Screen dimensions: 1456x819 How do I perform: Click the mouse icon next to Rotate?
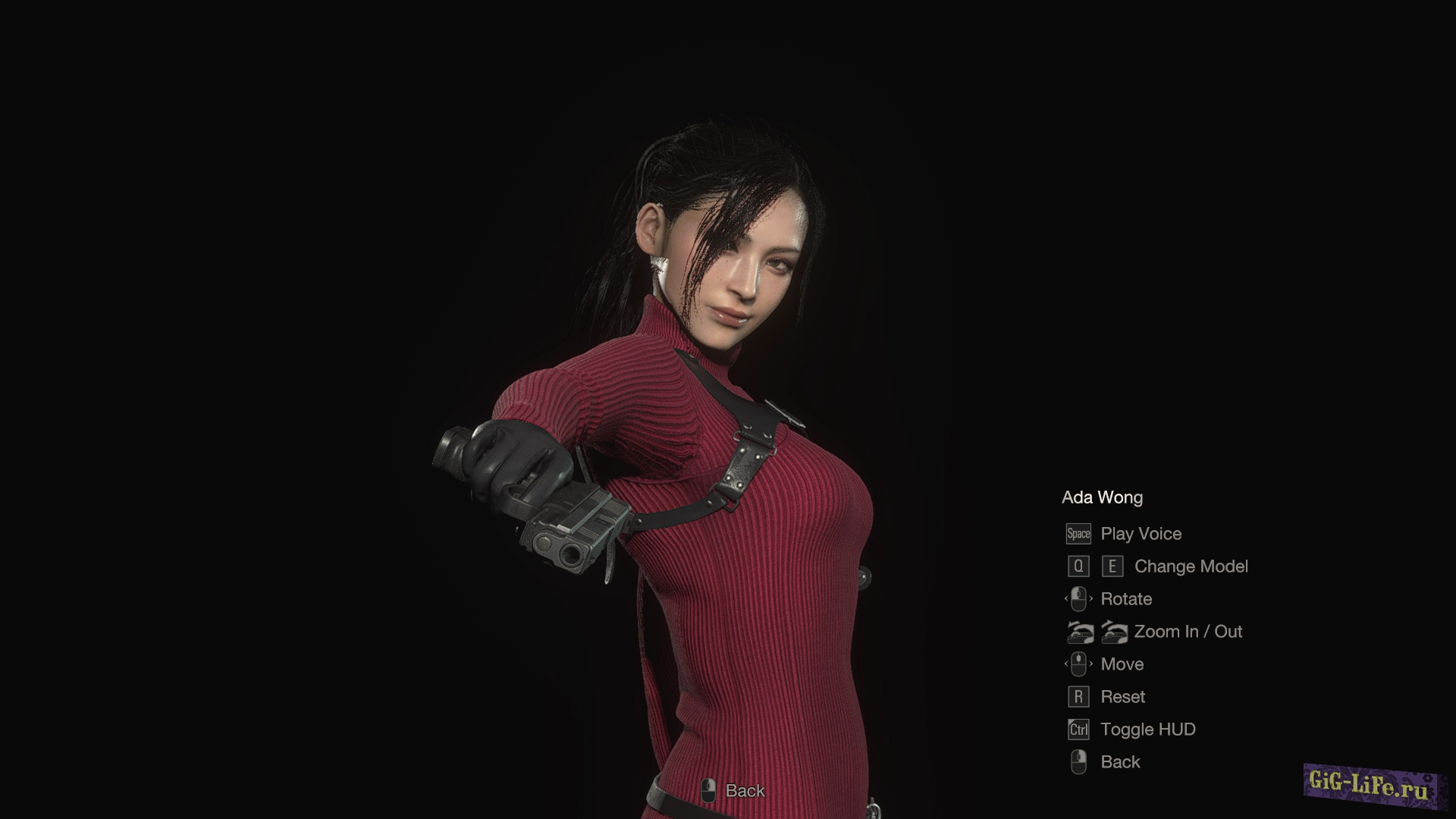[x=1078, y=598]
